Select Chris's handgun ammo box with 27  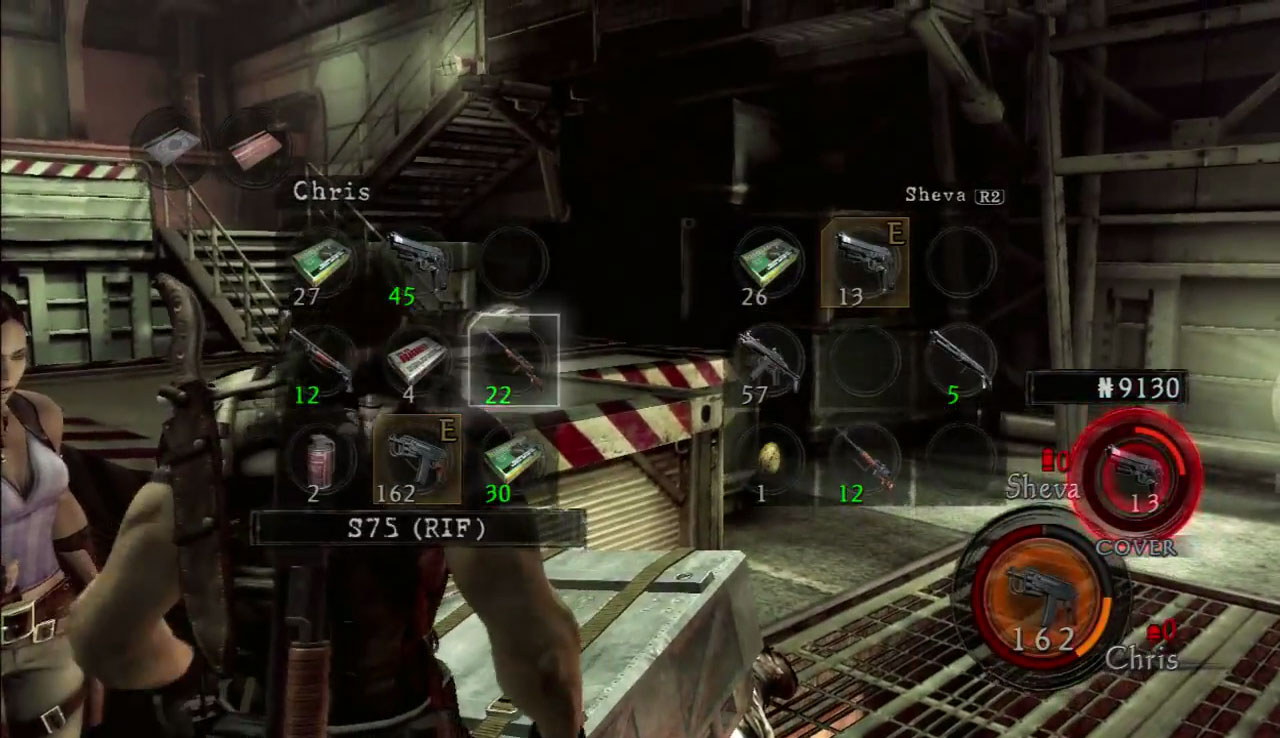[x=322, y=261]
